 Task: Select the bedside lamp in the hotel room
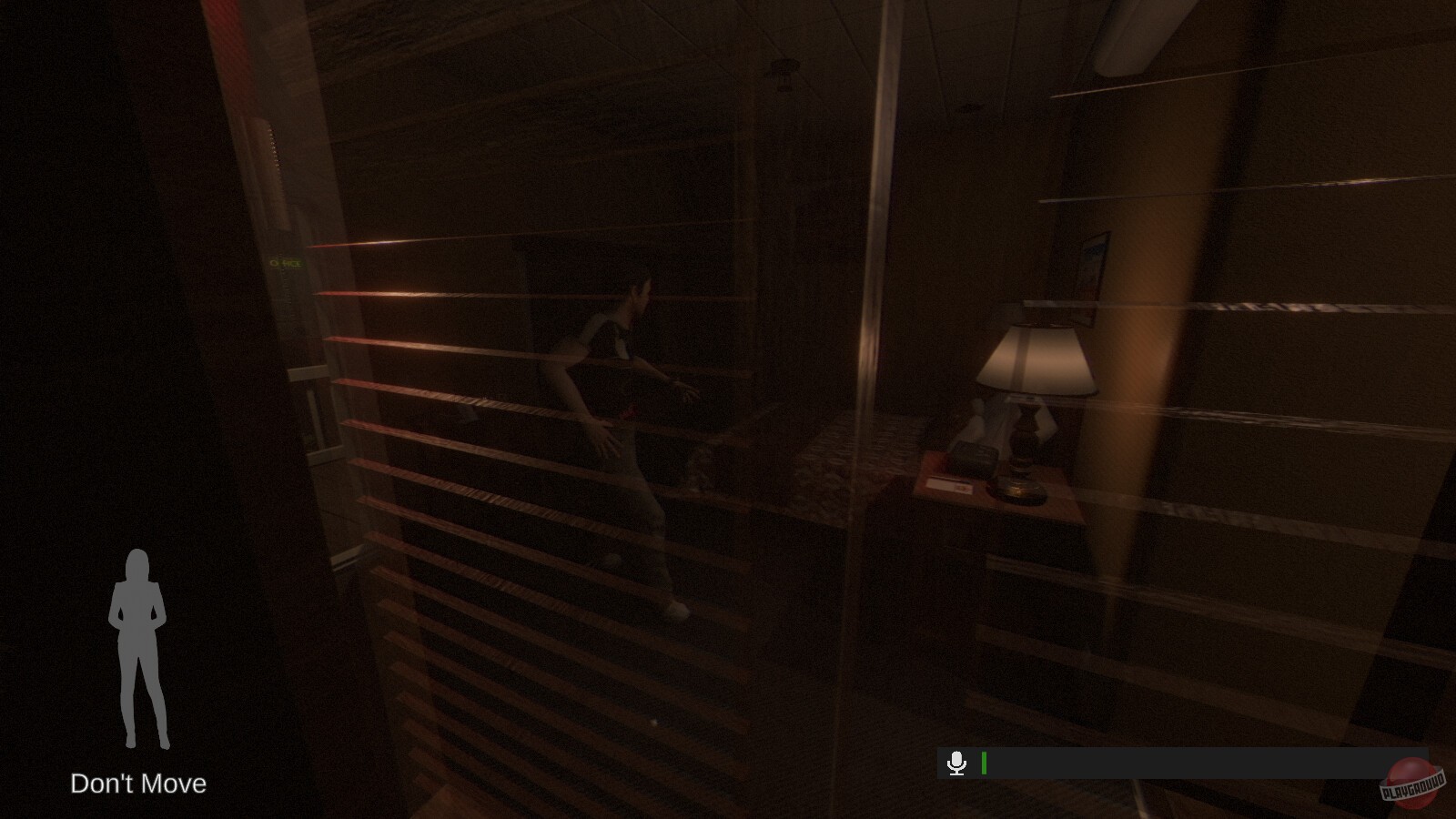[x=1037, y=364]
